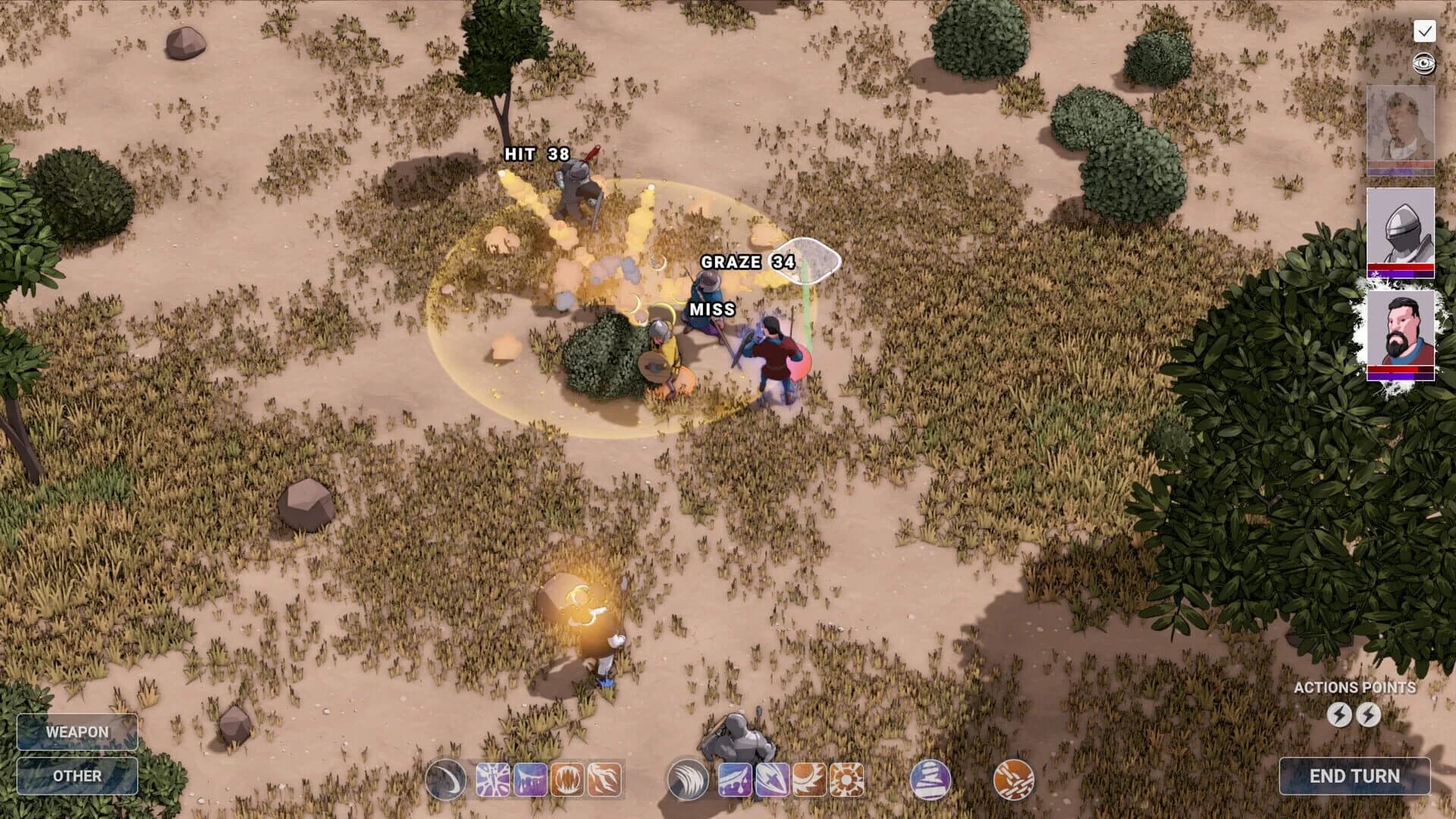
Task: Select the orange fanged maw ability
Action: point(566,780)
